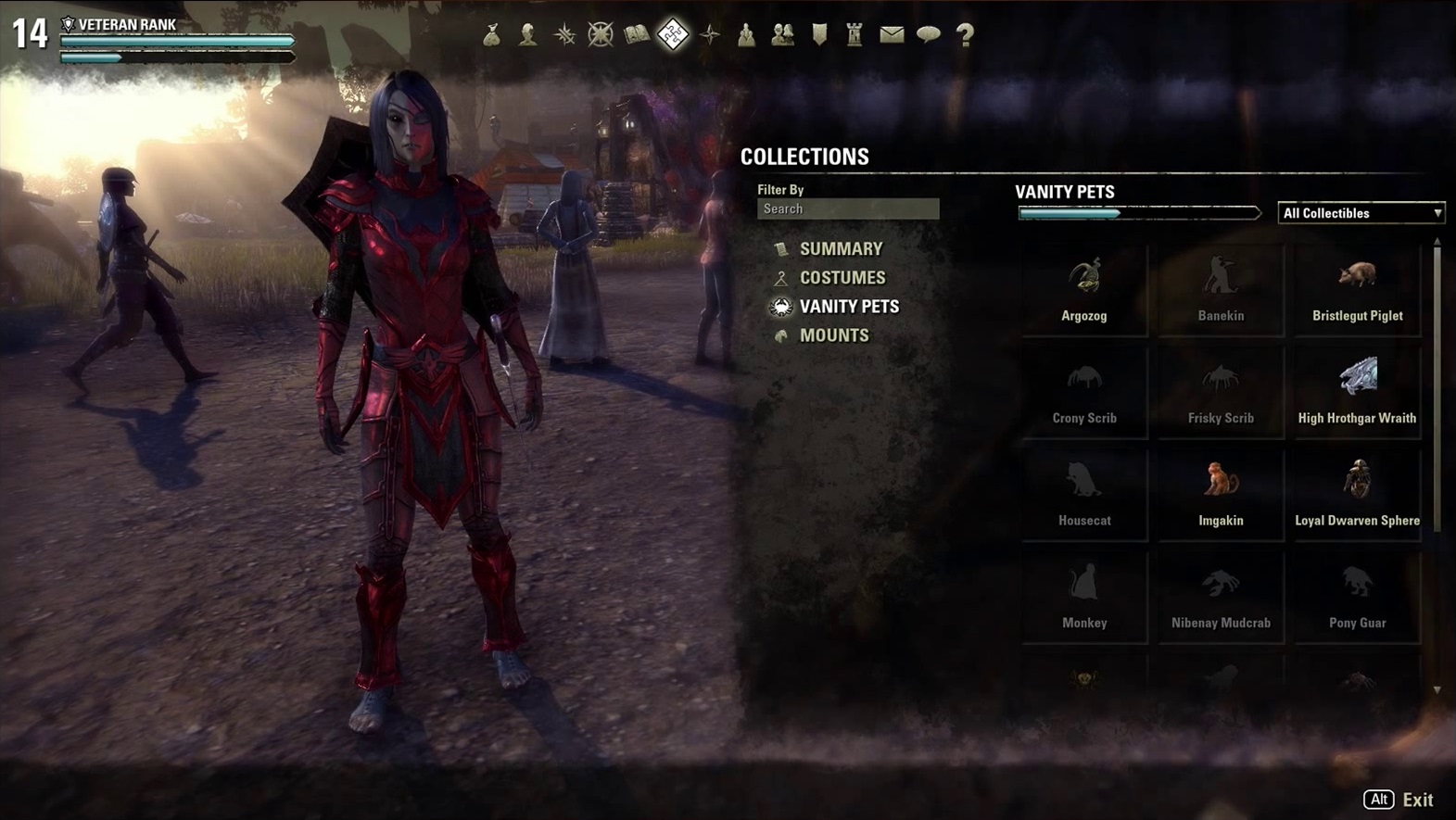Select the Vanity Pets category
Screen dimensions: 1456x820
(x=848, y=307)
